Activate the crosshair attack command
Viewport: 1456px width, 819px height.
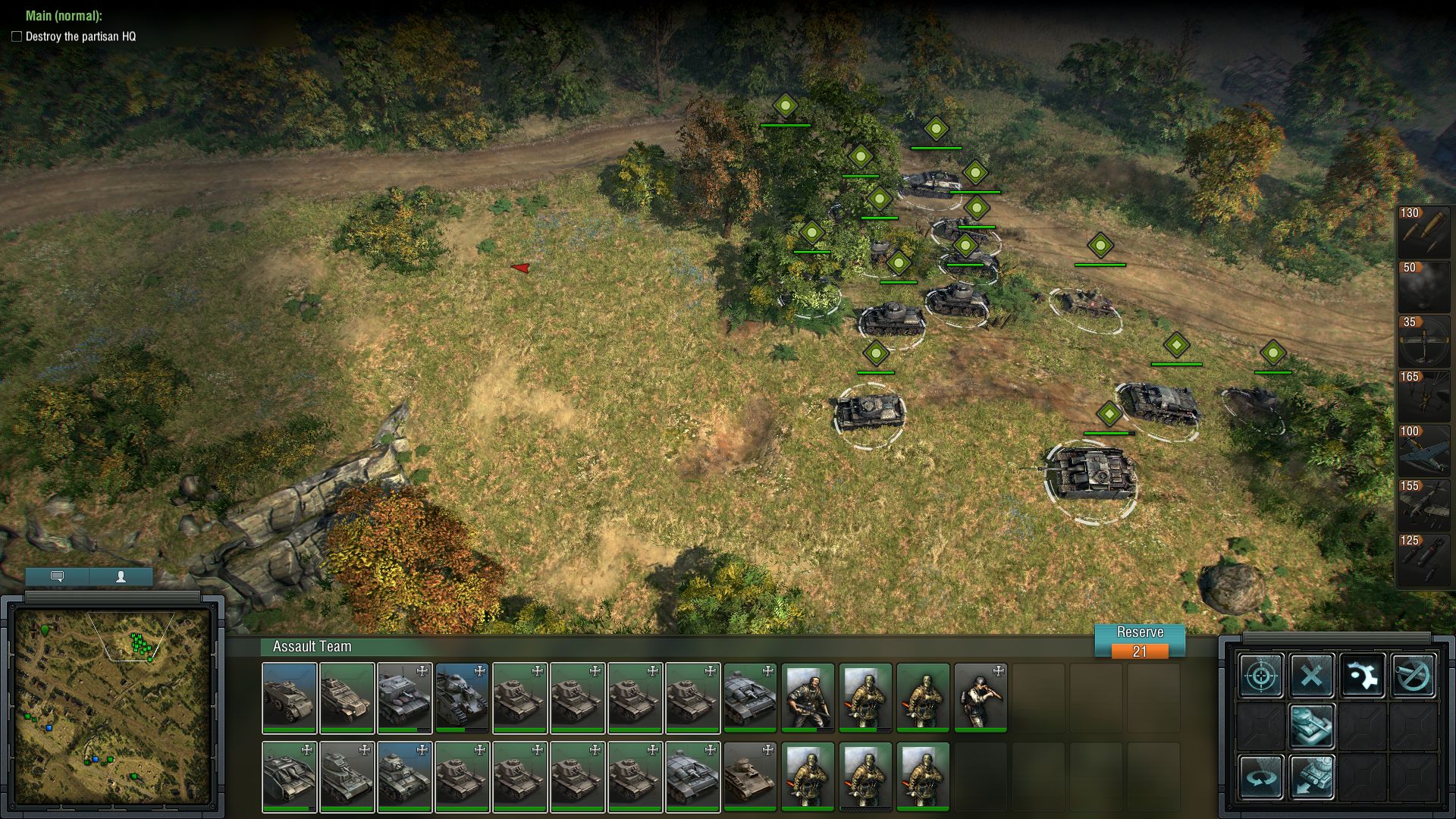1262,675
